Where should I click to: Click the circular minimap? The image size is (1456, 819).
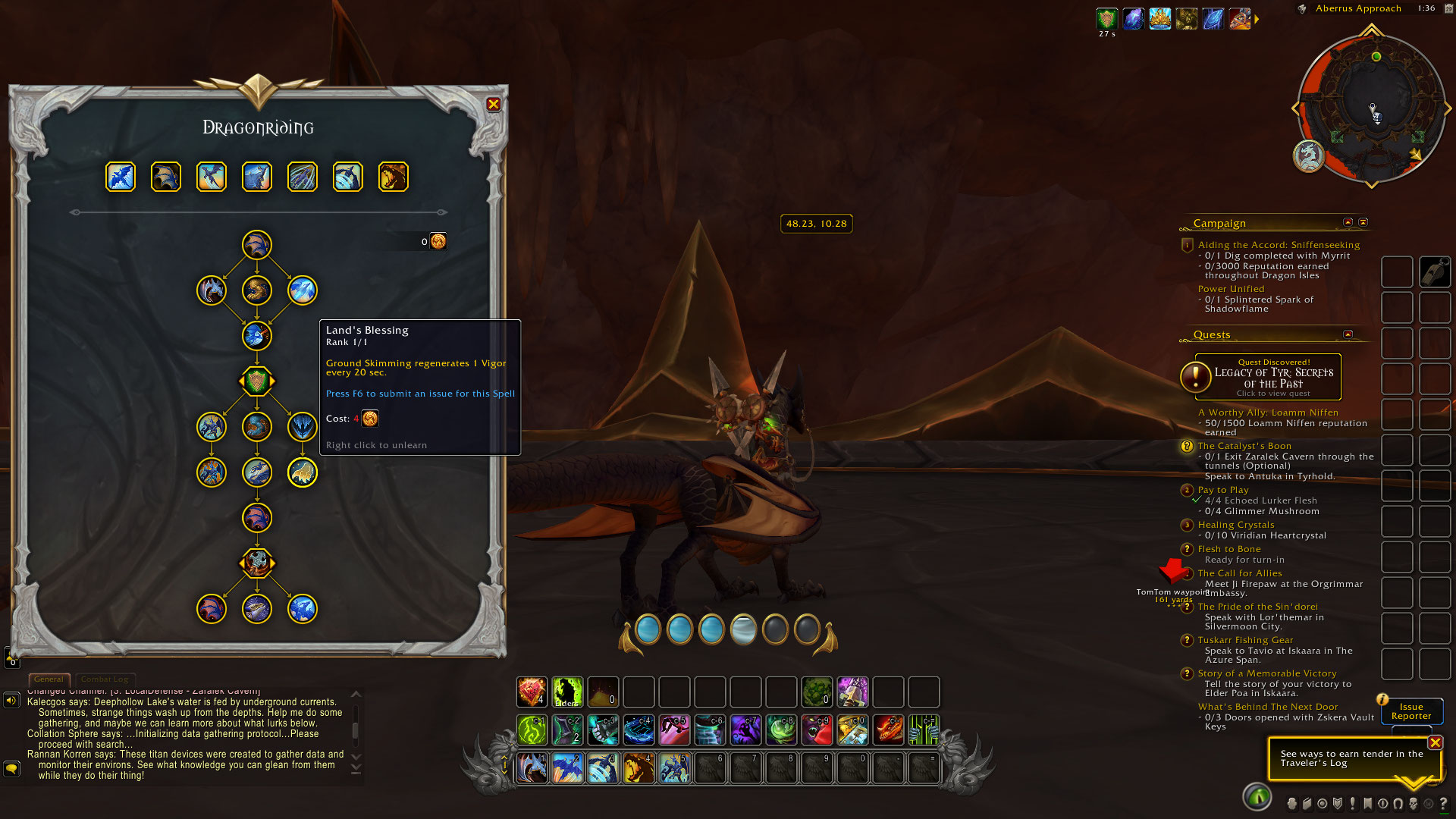point(1371,108)
